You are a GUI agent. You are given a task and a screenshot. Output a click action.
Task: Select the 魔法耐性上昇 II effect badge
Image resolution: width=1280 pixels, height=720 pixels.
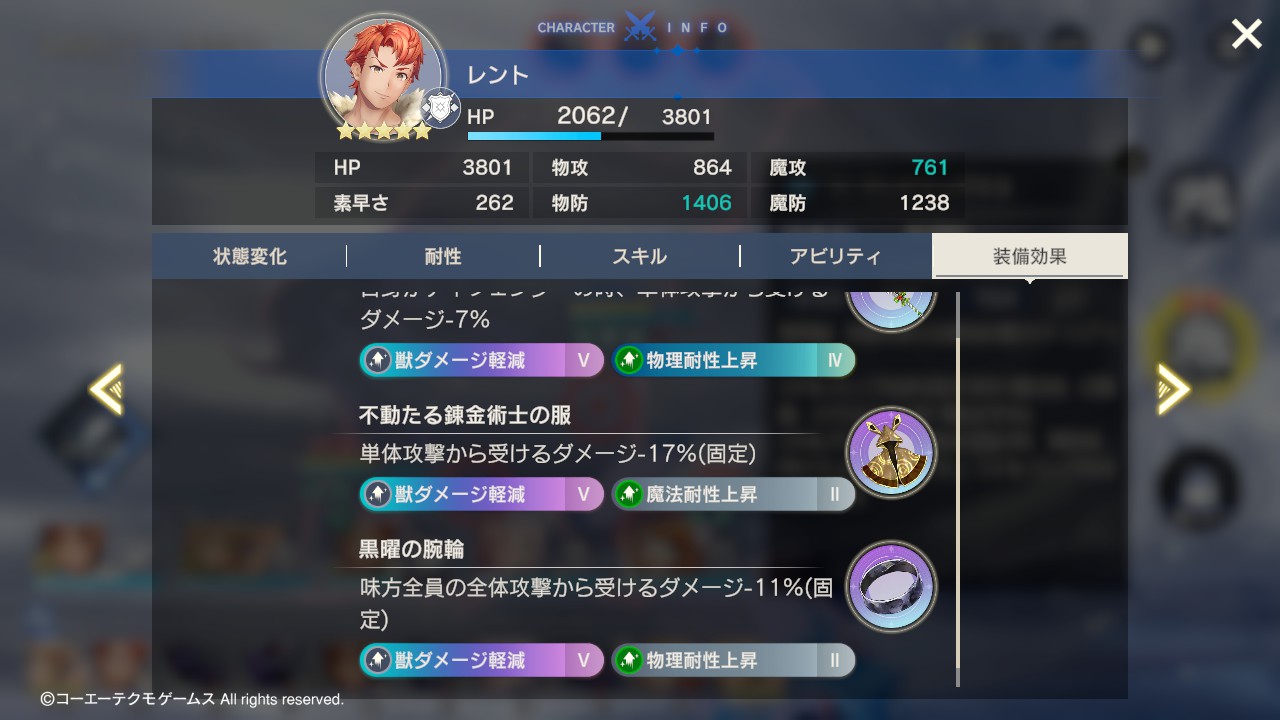[x=733, y=494]
